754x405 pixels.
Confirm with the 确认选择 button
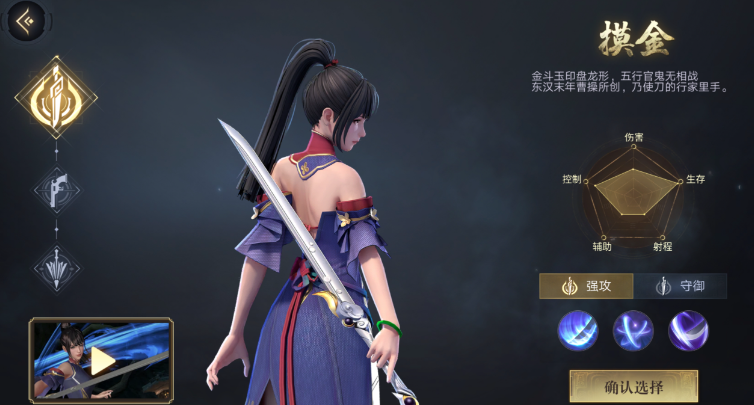point(634,385)
